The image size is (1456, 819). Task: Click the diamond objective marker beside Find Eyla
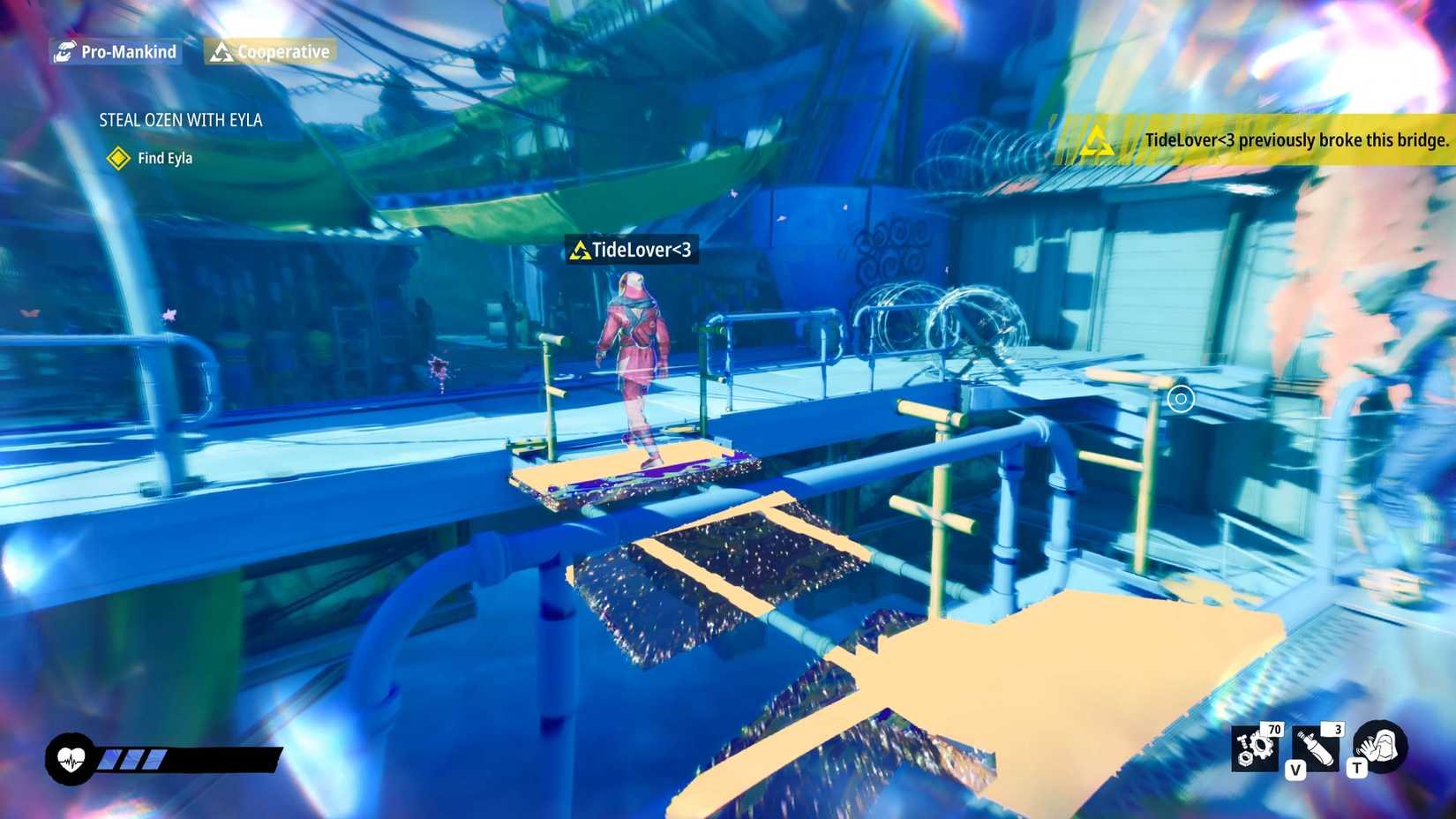tap(117, 159)
